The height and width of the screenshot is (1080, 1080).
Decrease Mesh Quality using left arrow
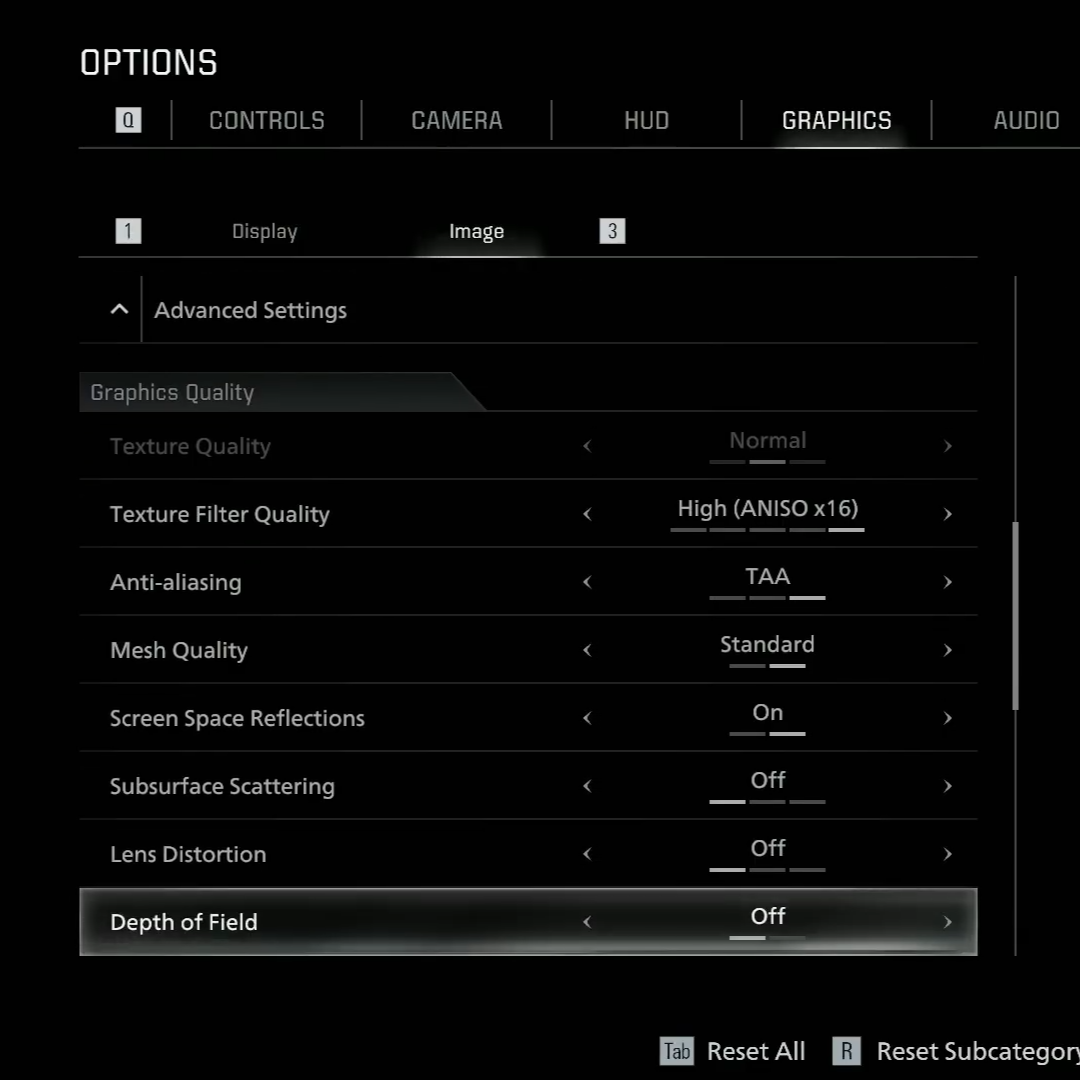point(587,650)
